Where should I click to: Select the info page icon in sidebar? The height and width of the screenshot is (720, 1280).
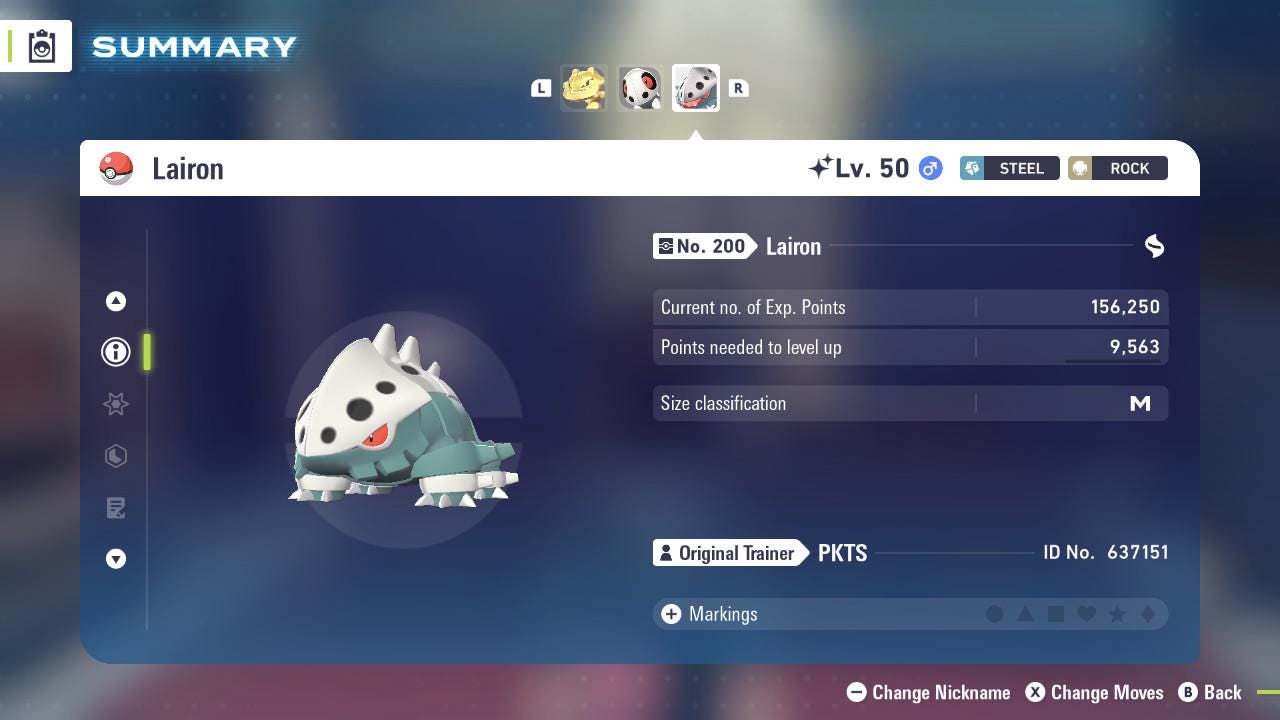[116, 352]
